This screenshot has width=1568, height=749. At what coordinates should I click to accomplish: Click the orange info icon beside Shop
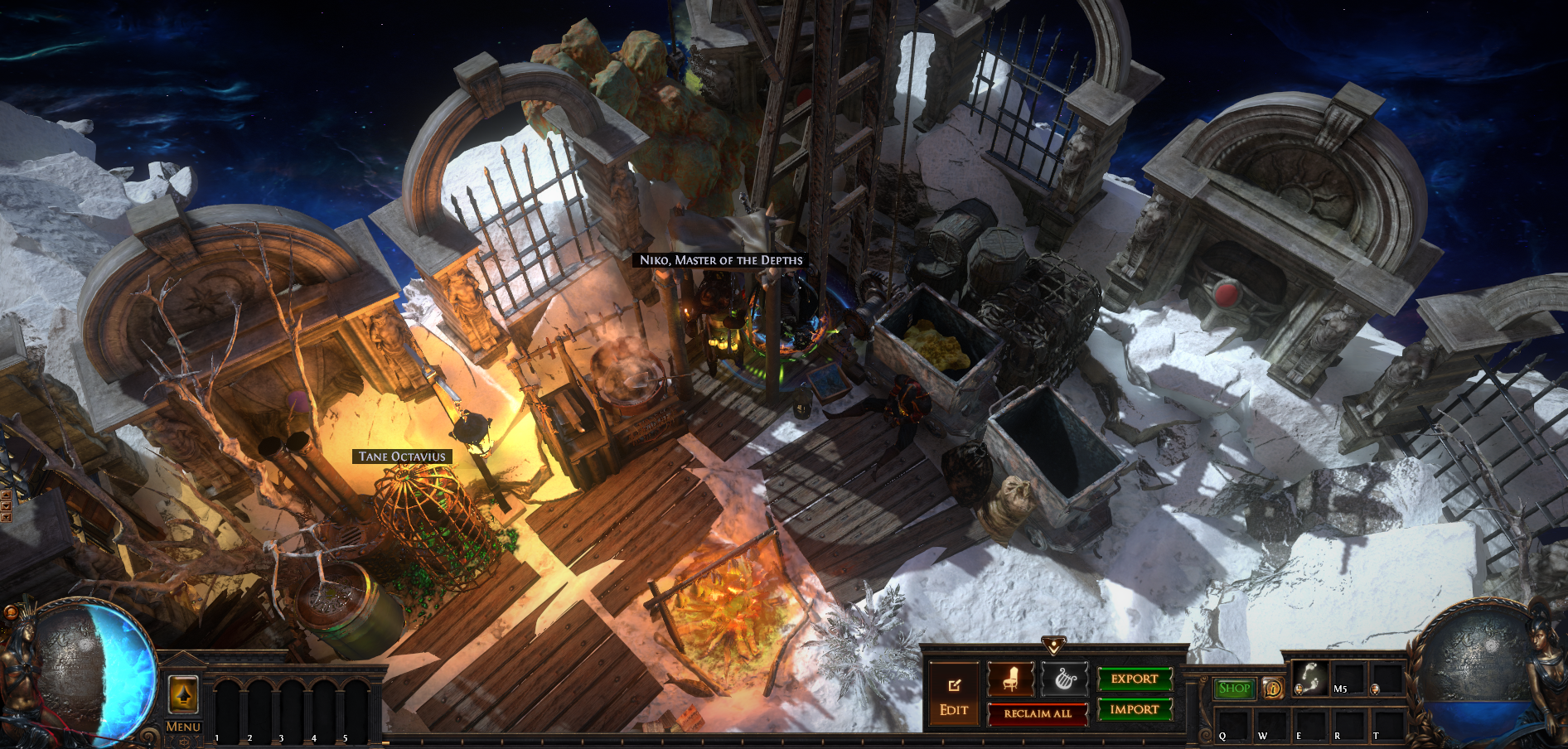[1272, 689]
